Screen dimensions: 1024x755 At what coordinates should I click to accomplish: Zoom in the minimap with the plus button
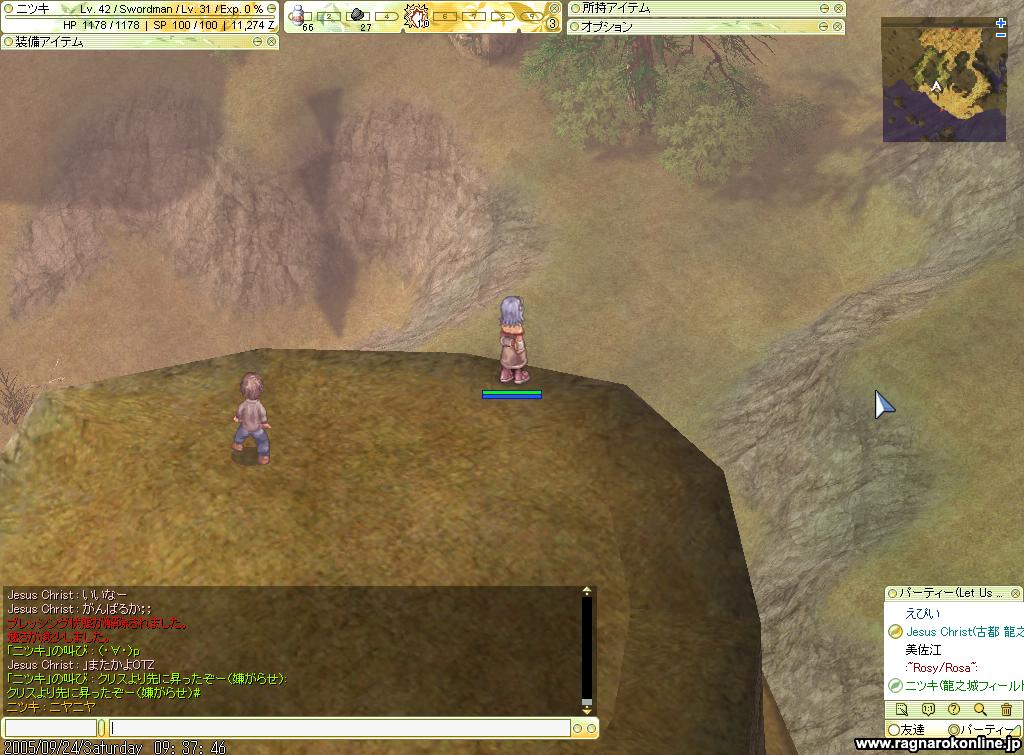1001,22
